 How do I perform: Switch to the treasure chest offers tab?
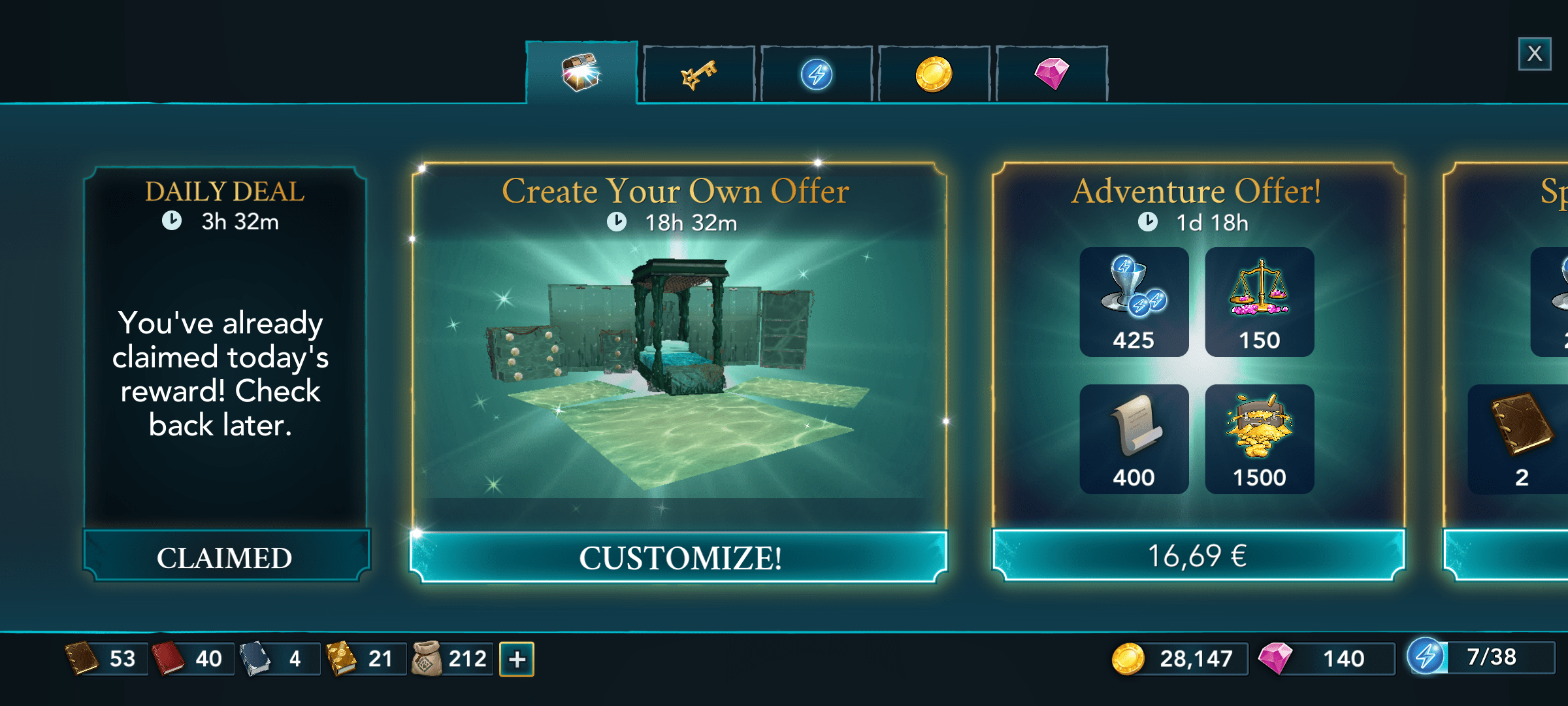[x=581, y=73]
